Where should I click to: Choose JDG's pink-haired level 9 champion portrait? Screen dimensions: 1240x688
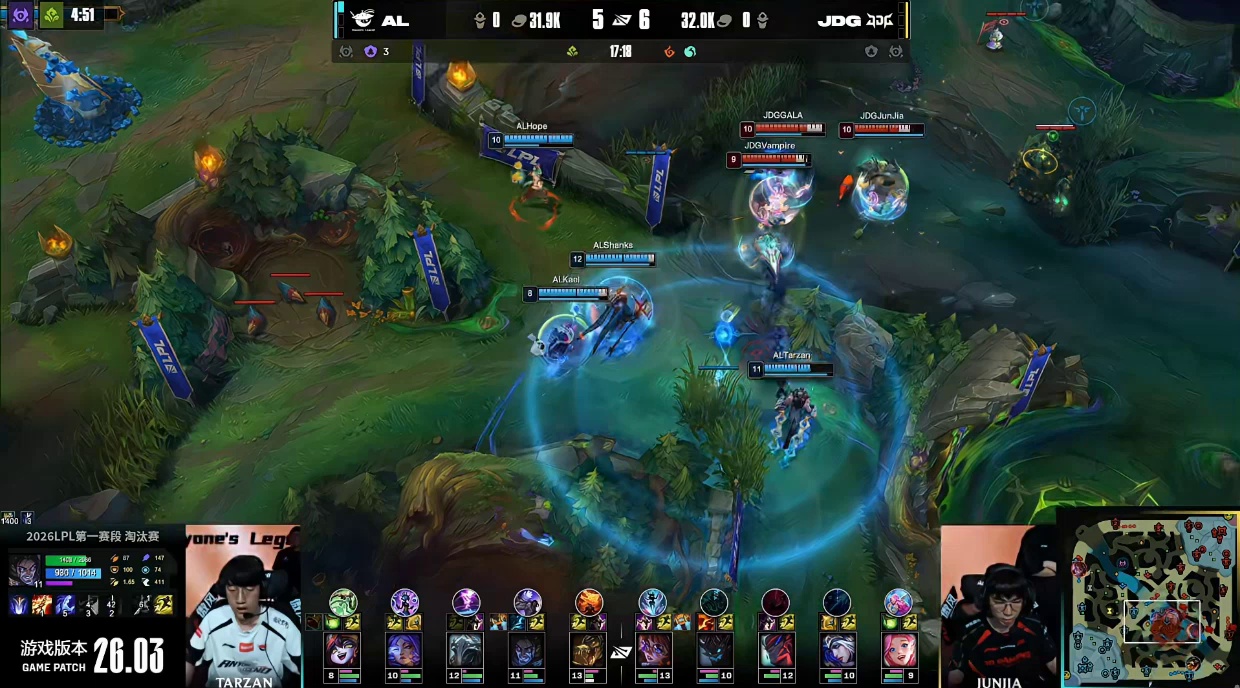(898, 649)
